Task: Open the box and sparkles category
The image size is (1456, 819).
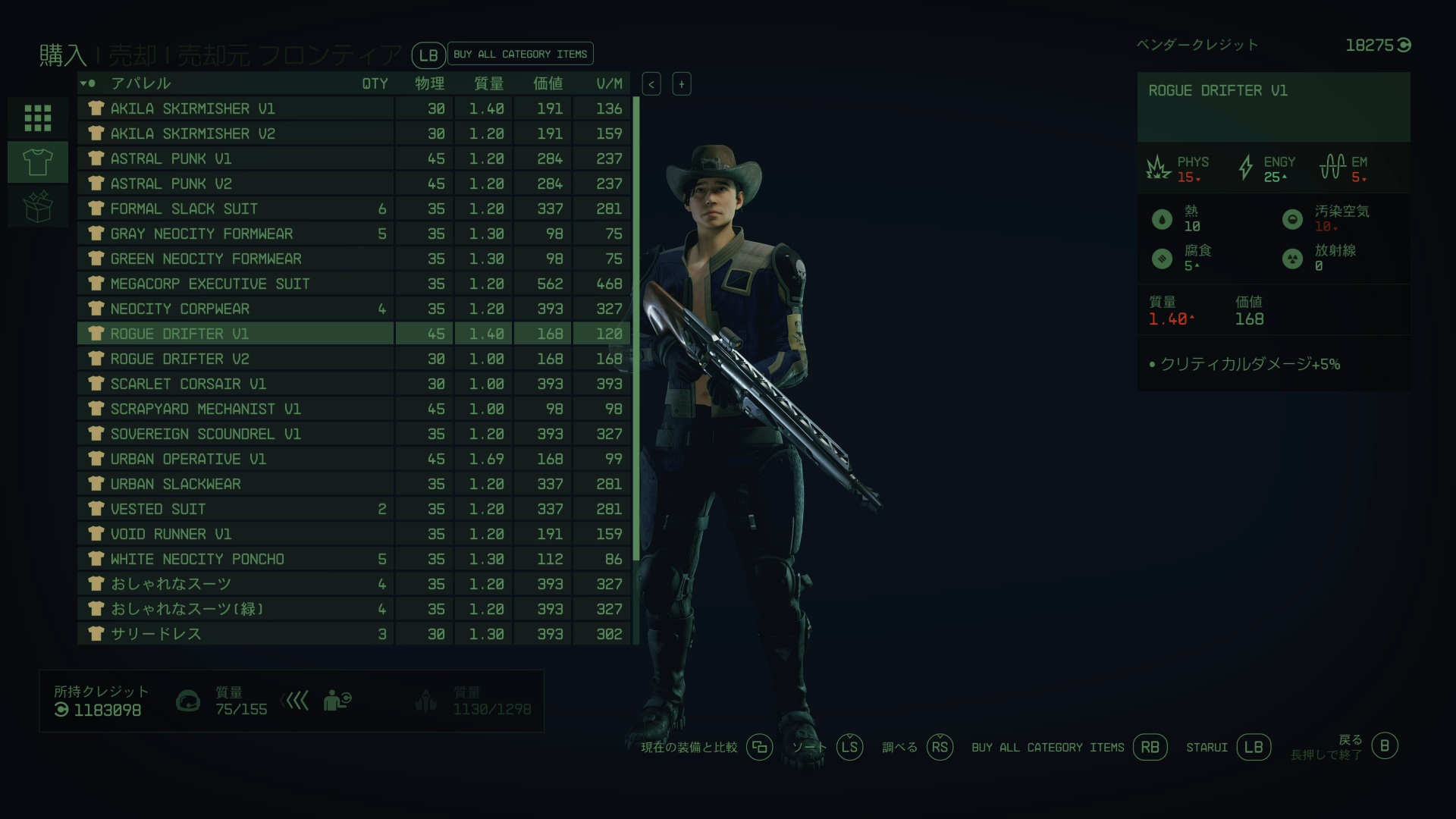Action: [x=38, y=206]
